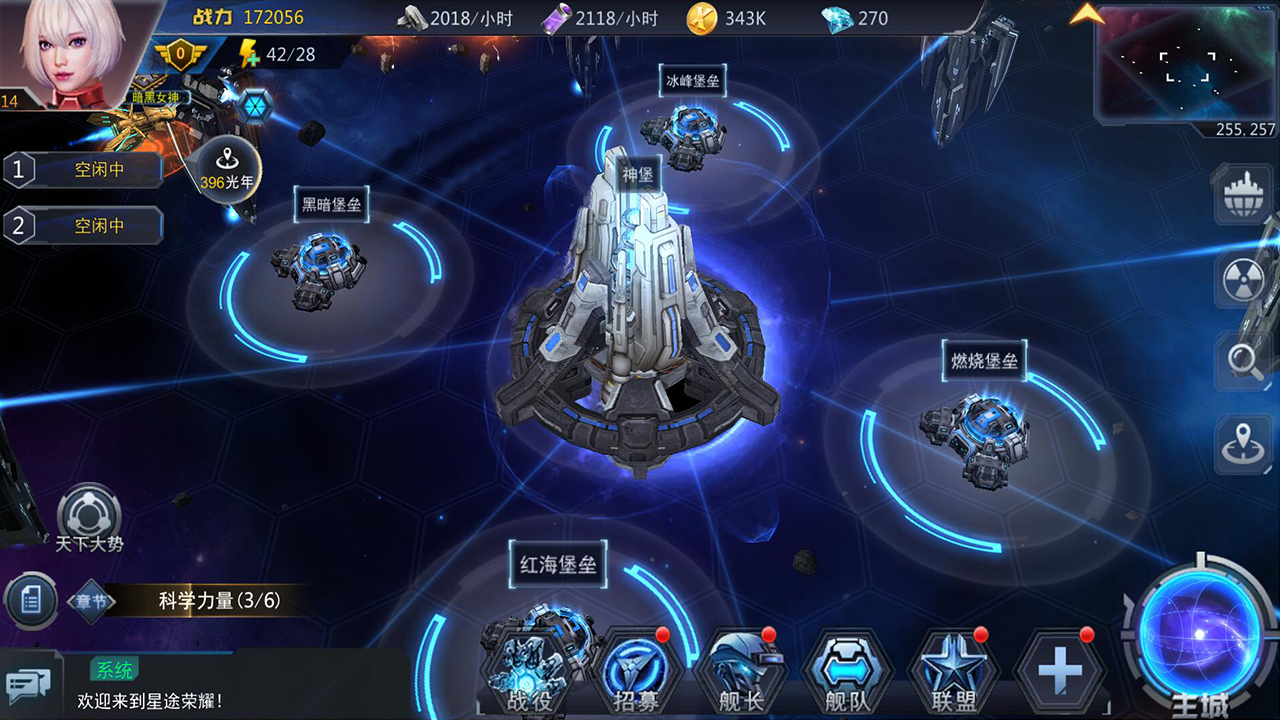
Task: Select the 红海堡垒 fortress label
Action: (x=557, y=565)
